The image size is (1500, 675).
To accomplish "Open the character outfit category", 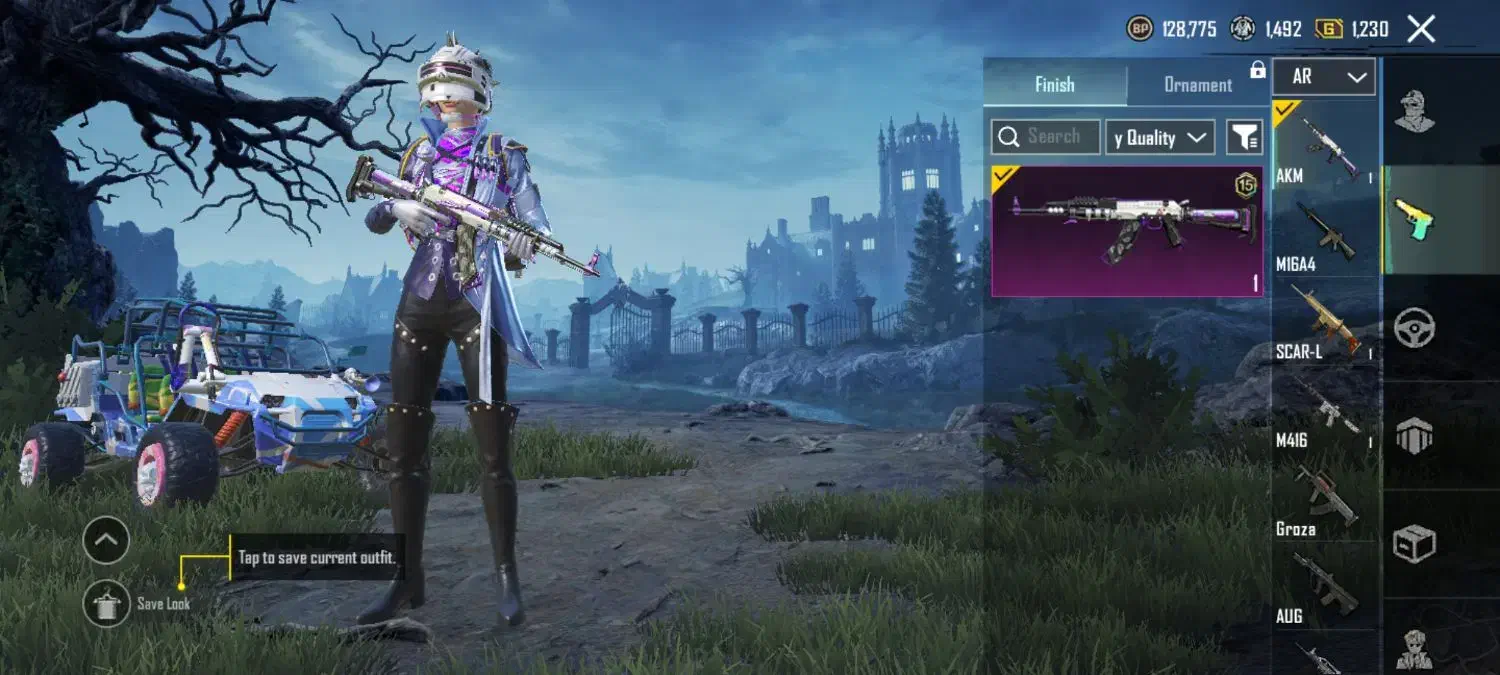I will tap(1414, 111).
